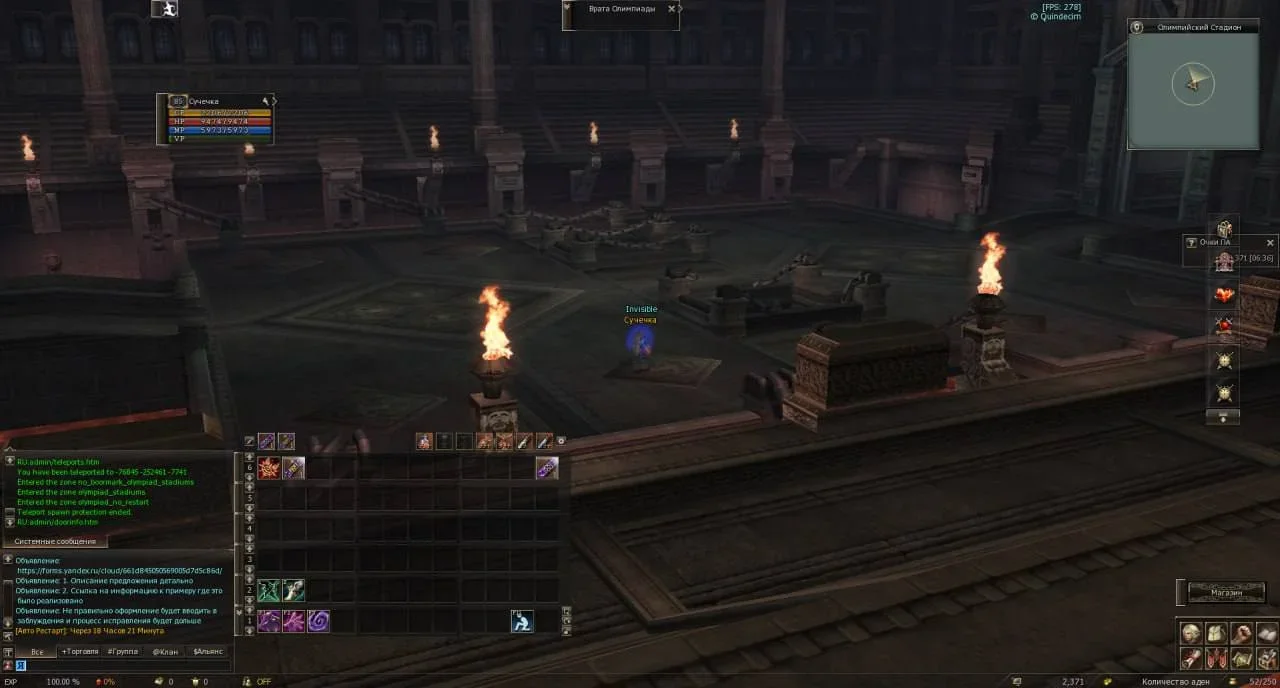Switch to the Все chat tab
This screenshot has height=688, width=1280.
point(36,651)
